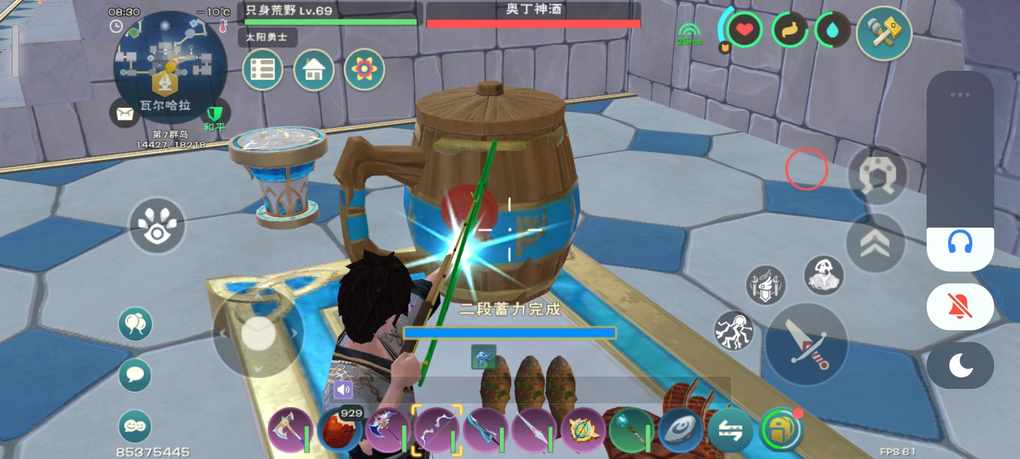Select the axe hotbar slot

pos(289,430)
